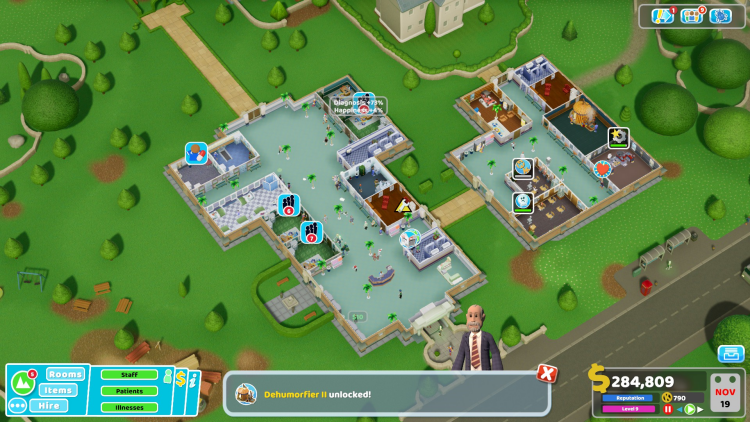Set game speed with green play button
This screenshot has width=750, height=422.
(689, 409)
